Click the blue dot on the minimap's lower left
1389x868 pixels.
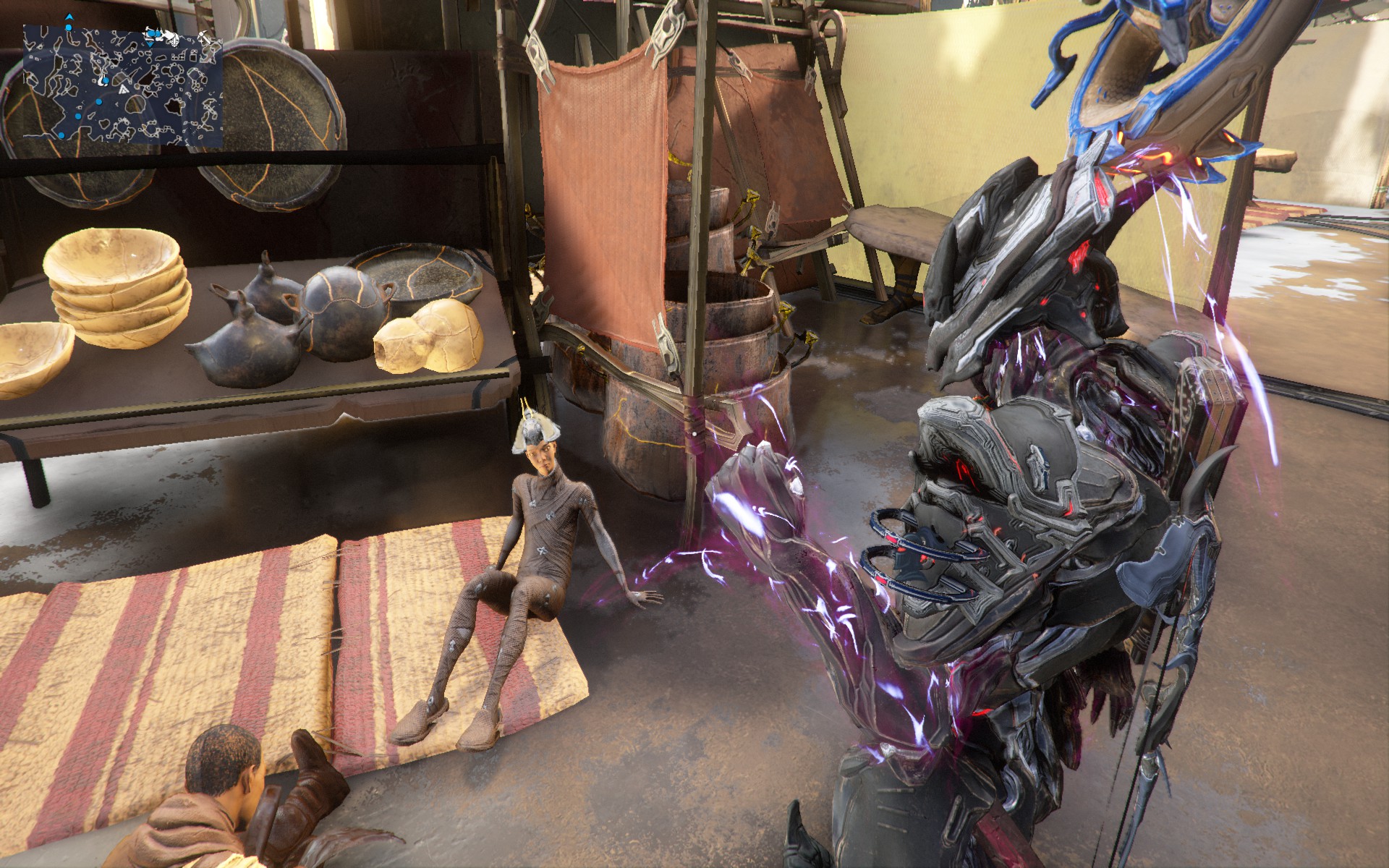[78, 115]
